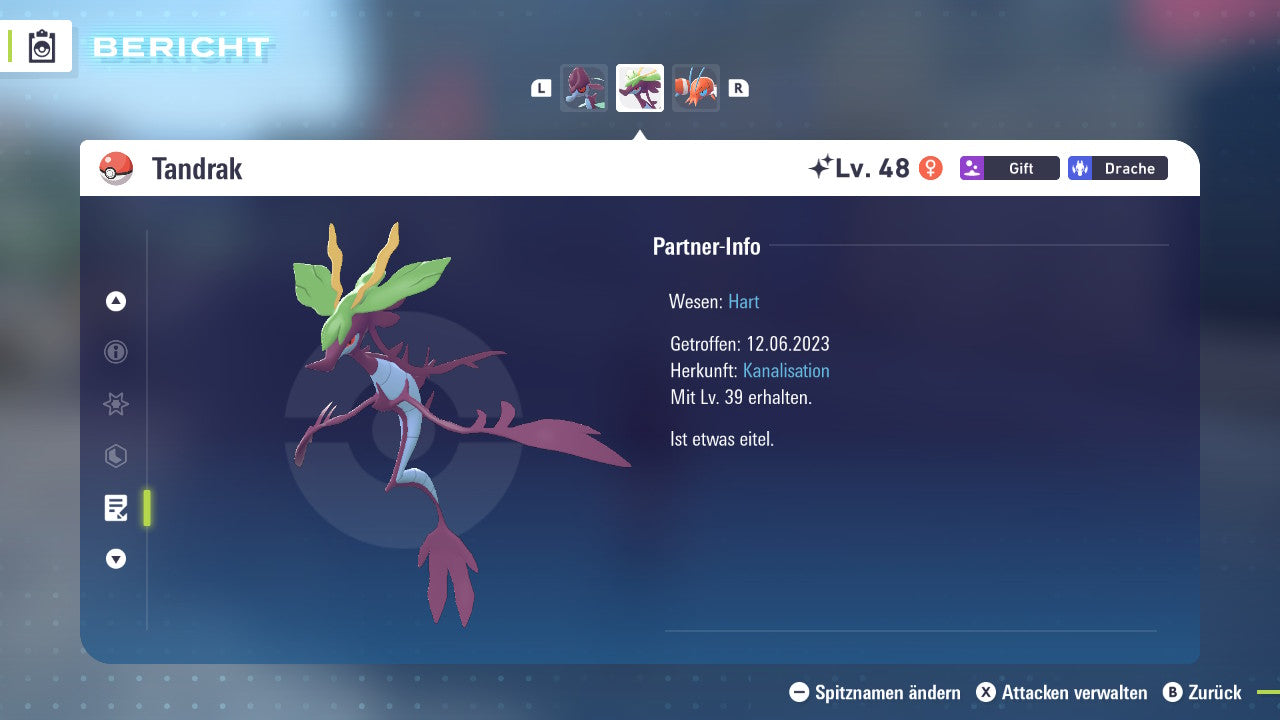Expand the previous page with the up arrow
Screen dimensions: 1280x720
click(x=115, y=301)
